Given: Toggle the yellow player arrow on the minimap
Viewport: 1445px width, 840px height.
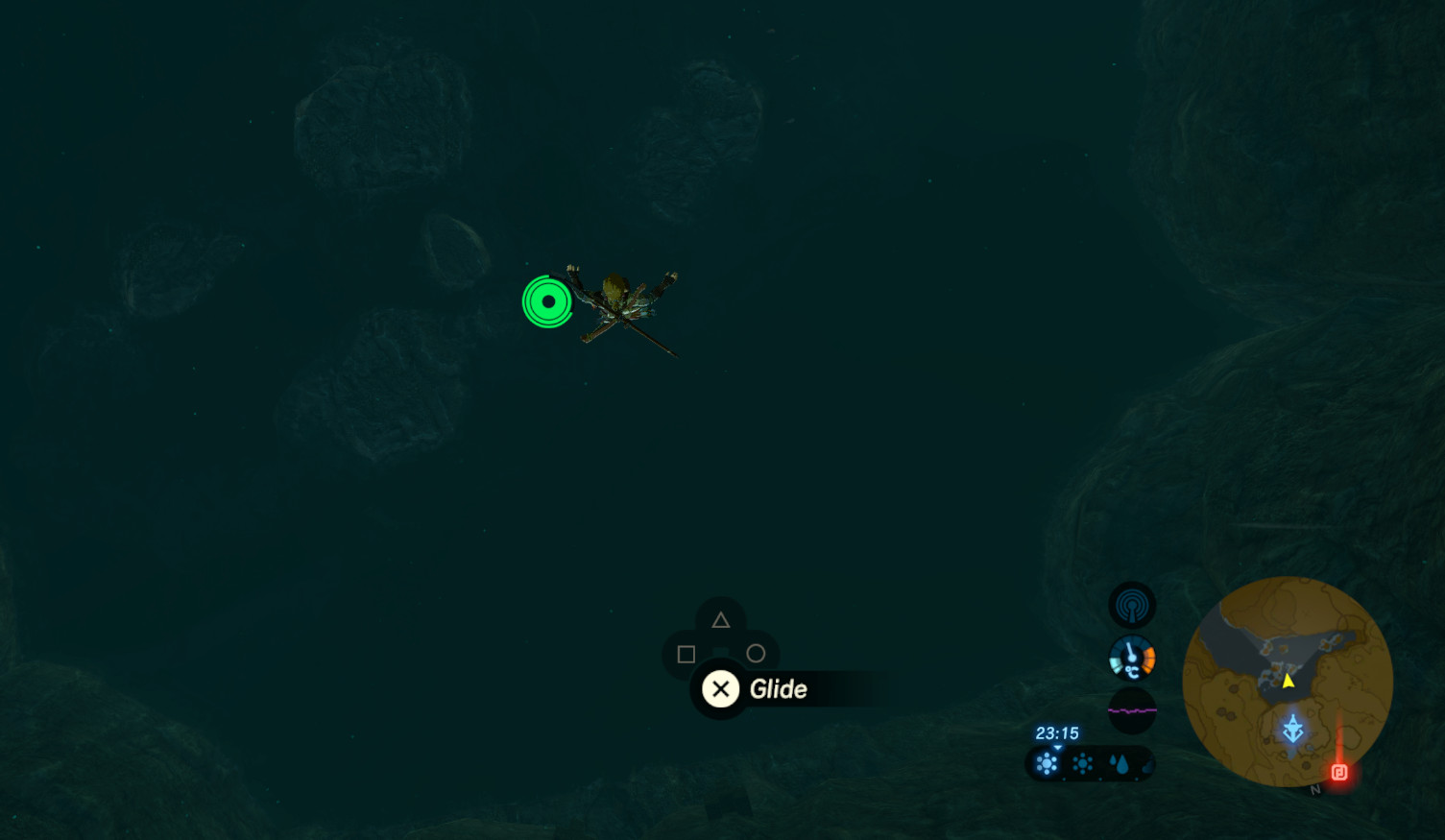Looking at the screenshot, I should pyautogui.click(x=1287, y=684).
